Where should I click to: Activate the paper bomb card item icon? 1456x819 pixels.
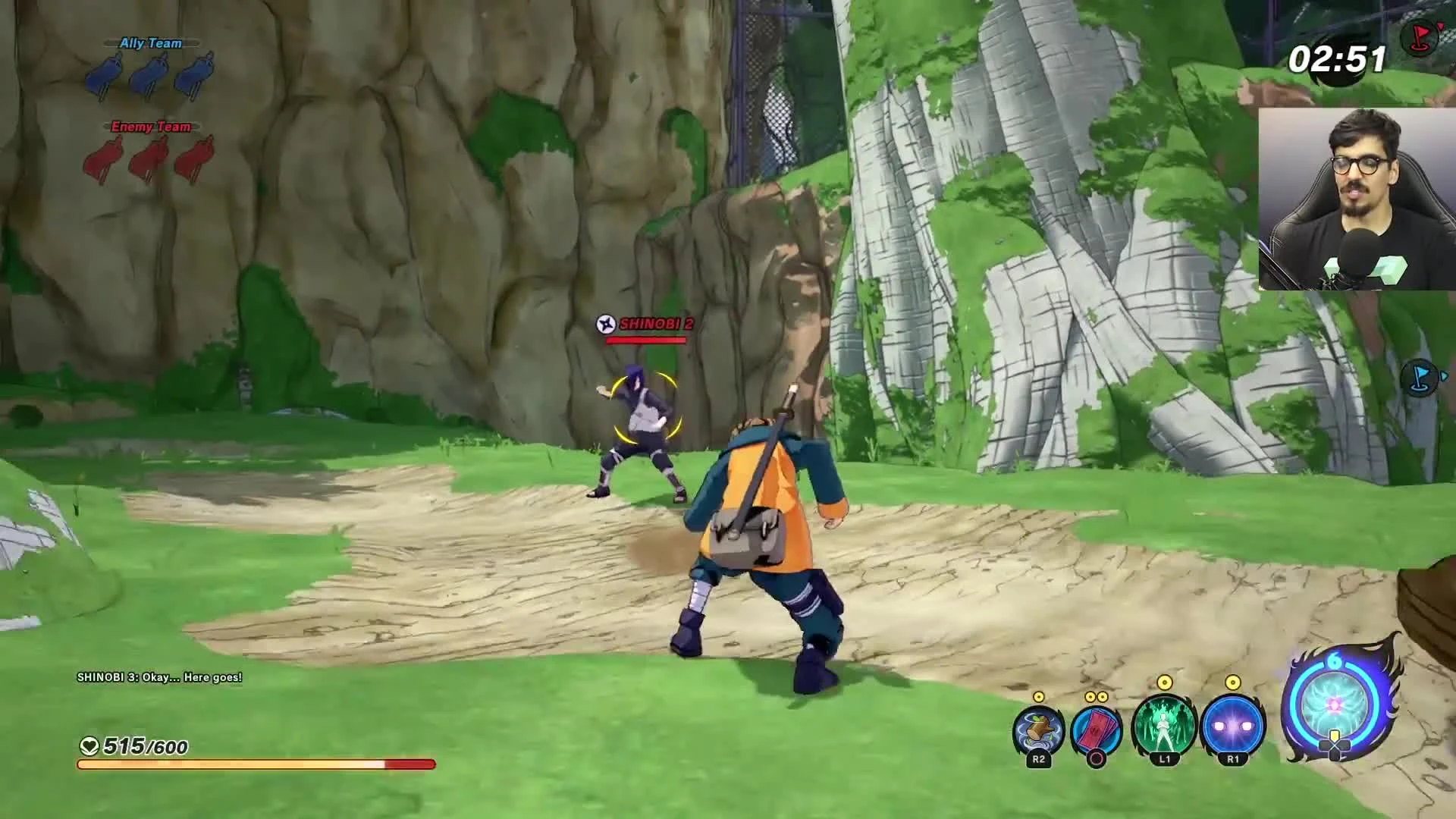click(x=1098, y=726)
